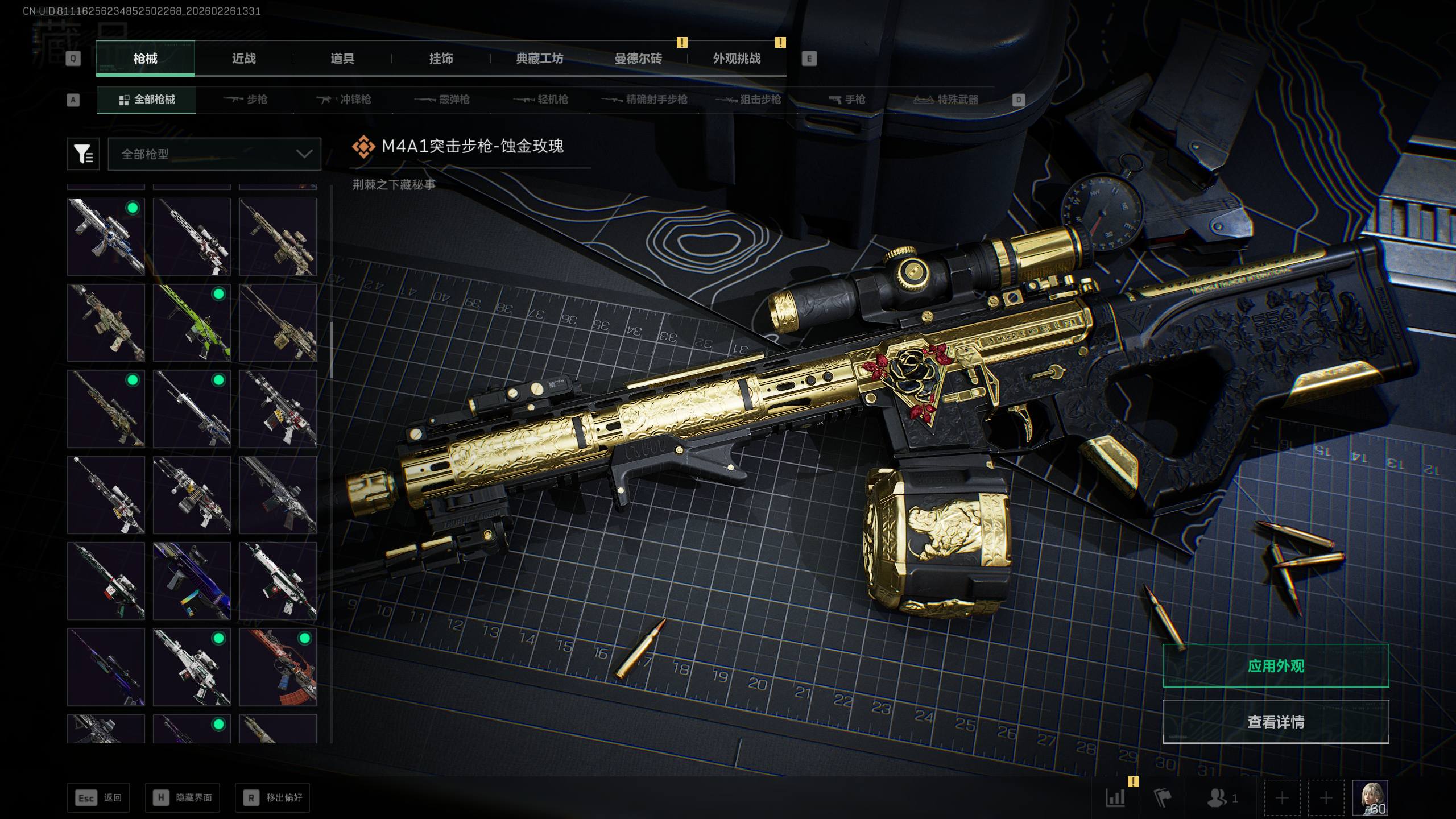Filter to 狙击步枪 sniper rifles
Screen dimensions: 1456x819
(748, 100)
